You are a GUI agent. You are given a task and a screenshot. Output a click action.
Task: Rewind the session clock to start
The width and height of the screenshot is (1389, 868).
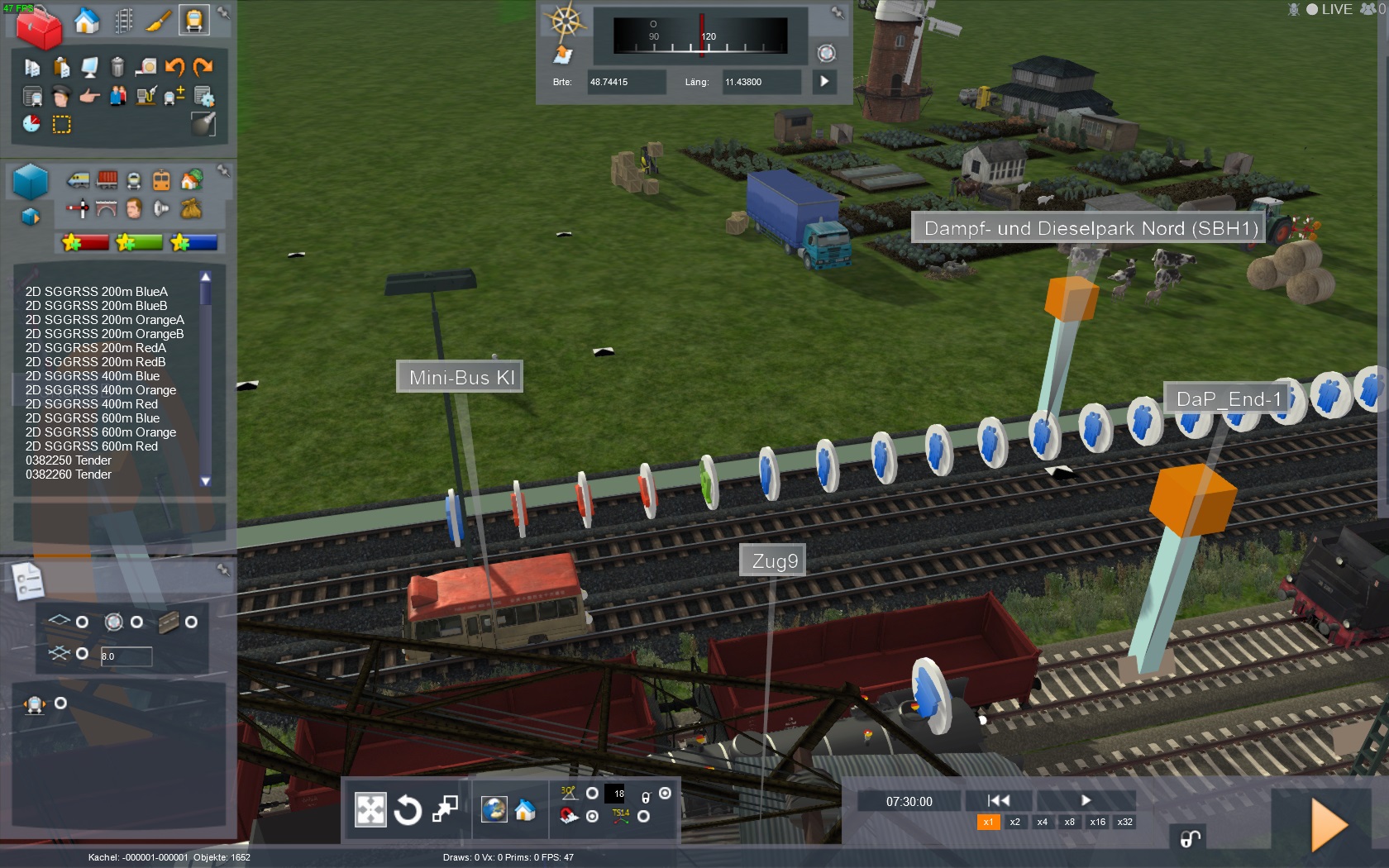pyautogui.click(x=999, y=800)
